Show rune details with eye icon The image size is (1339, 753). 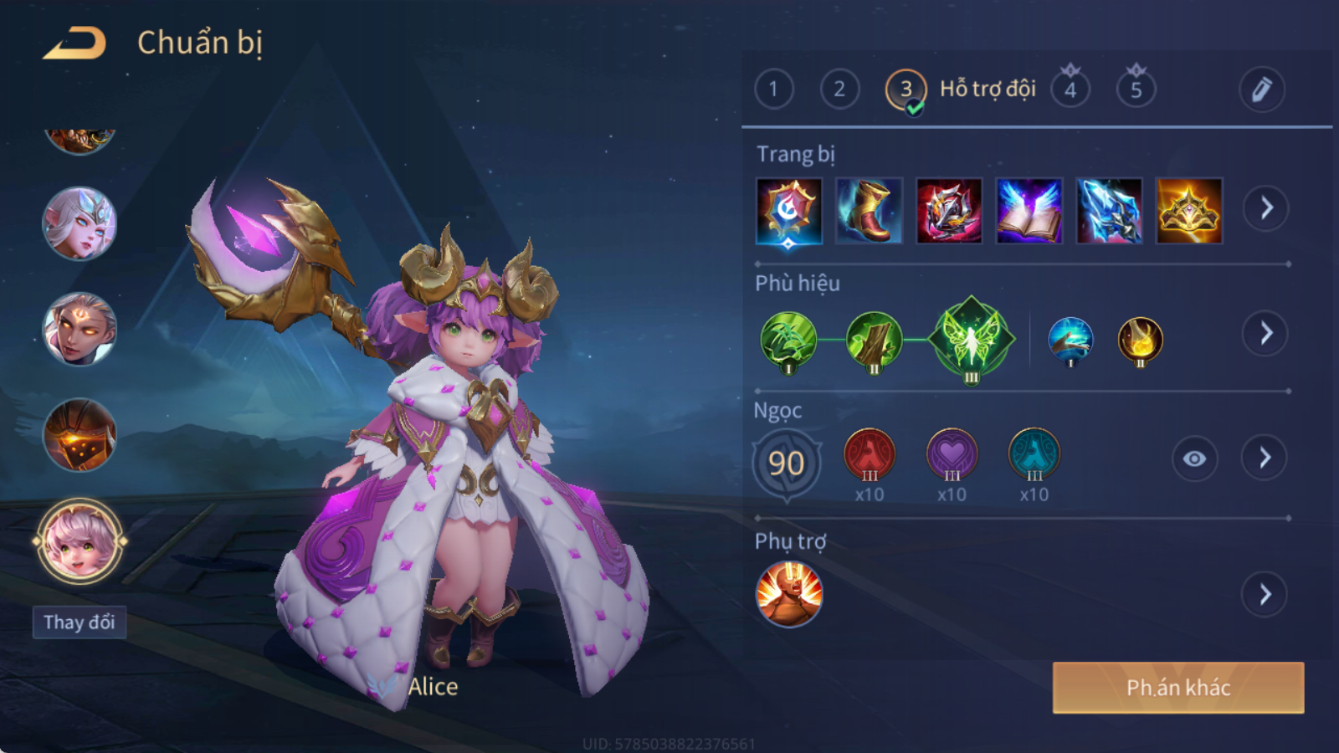tap(1195, 459)
